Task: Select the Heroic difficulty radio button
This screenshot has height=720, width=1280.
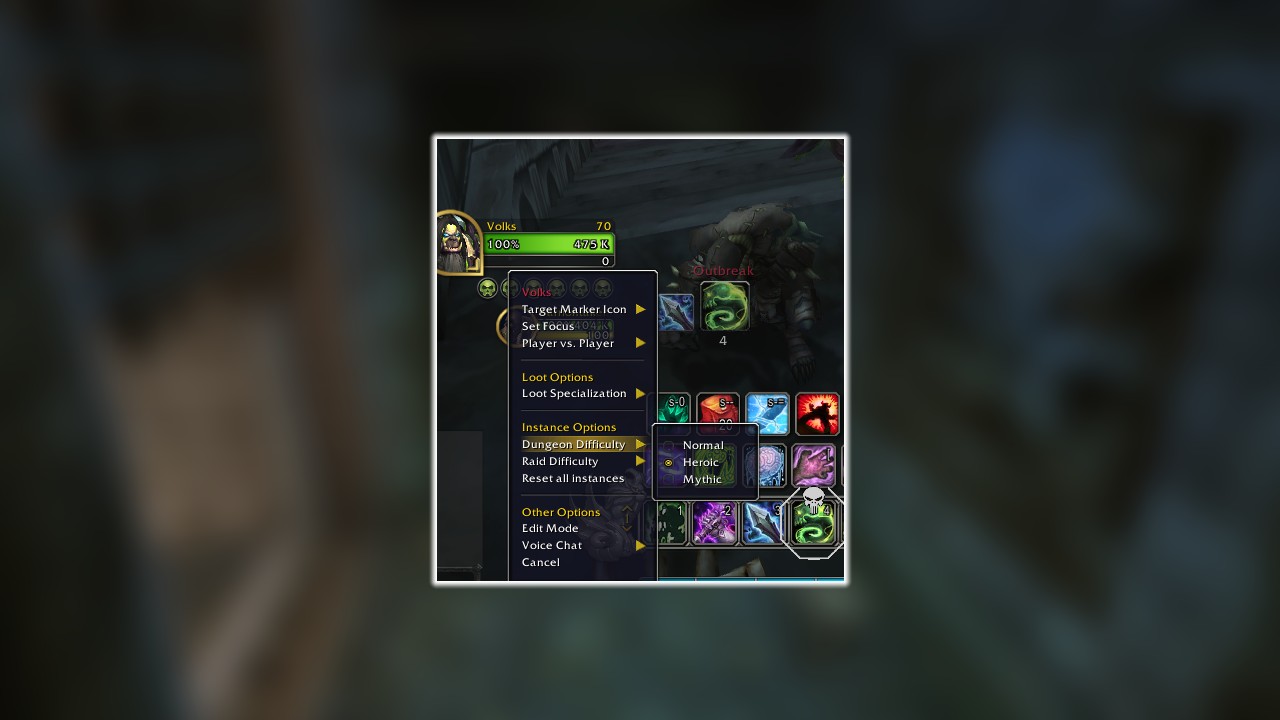Action: point(668,462)
